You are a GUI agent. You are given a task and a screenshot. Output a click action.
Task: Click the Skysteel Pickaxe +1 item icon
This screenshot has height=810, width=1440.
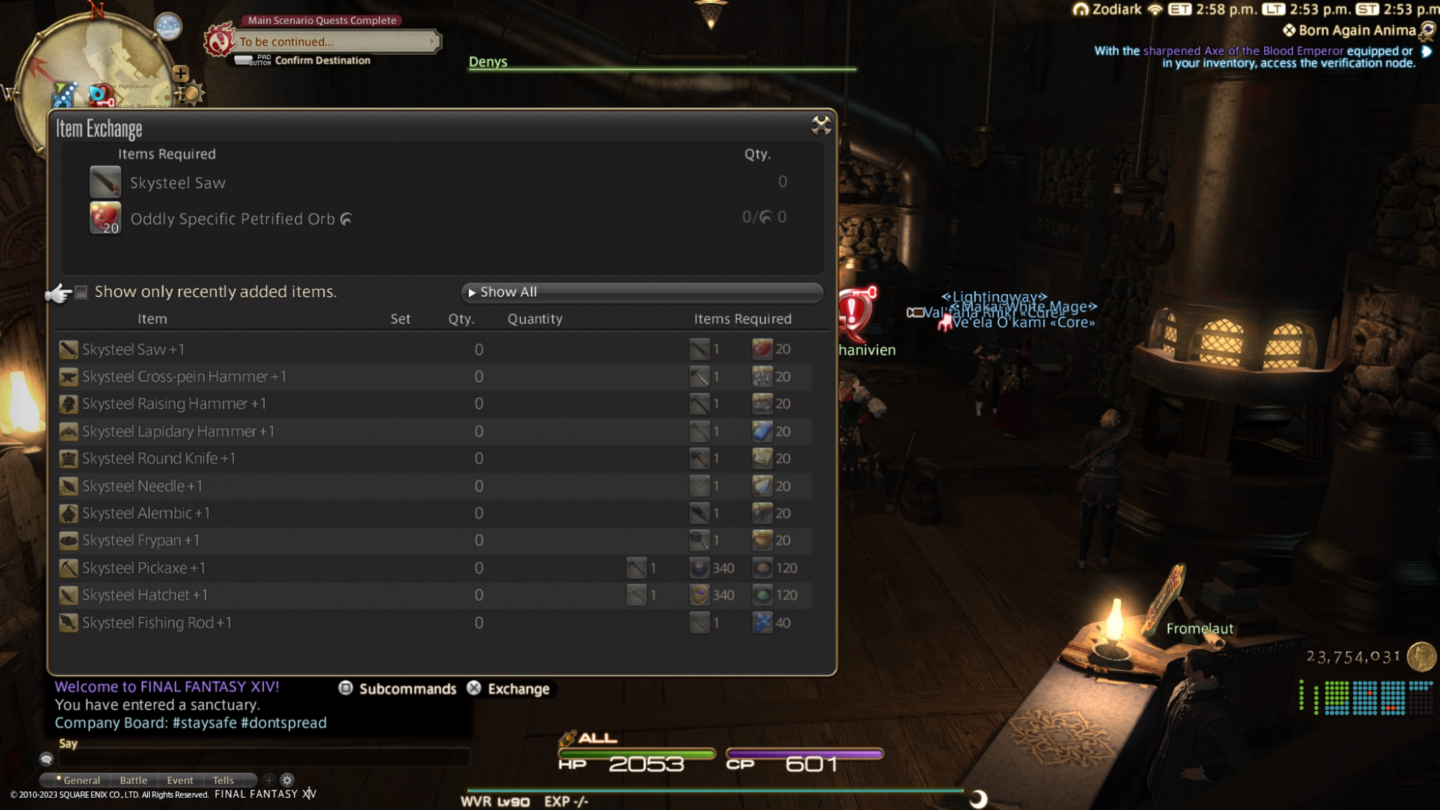[x=67, y=567]
